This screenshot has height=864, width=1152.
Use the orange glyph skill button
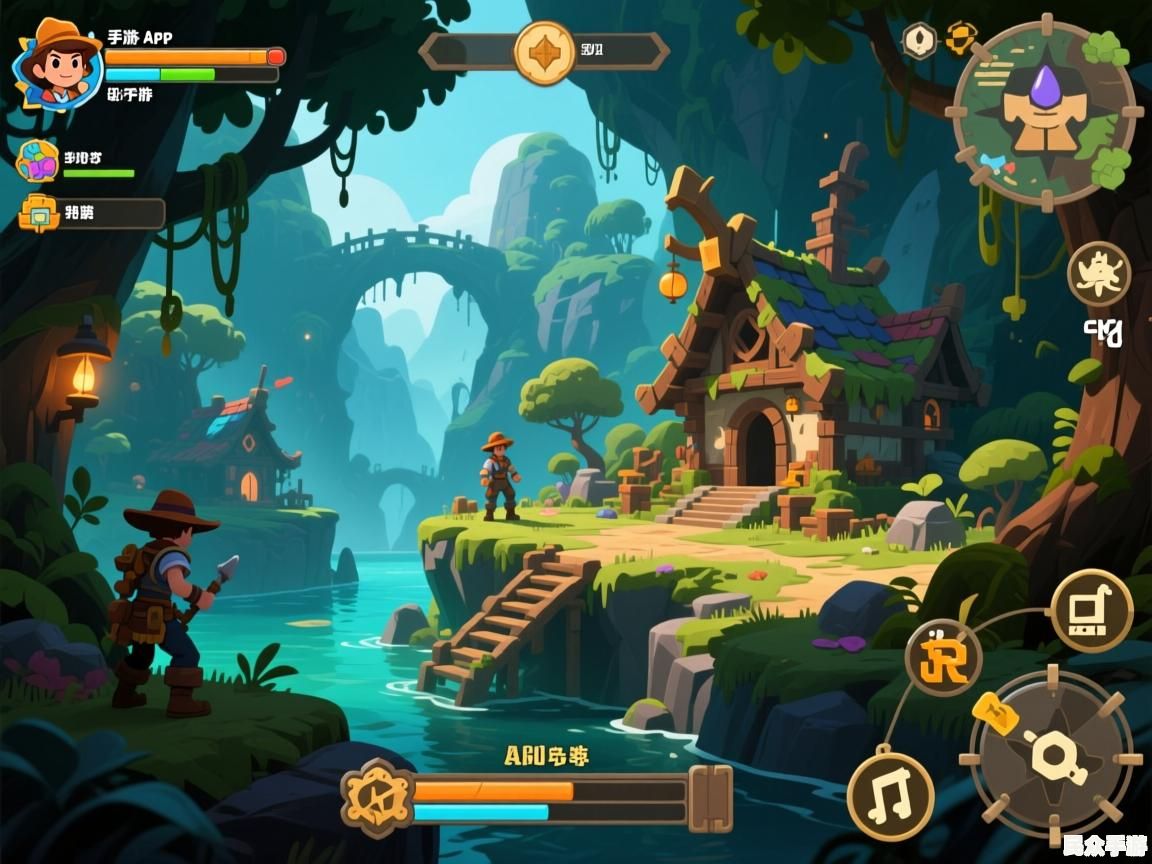tap(943, 657)
